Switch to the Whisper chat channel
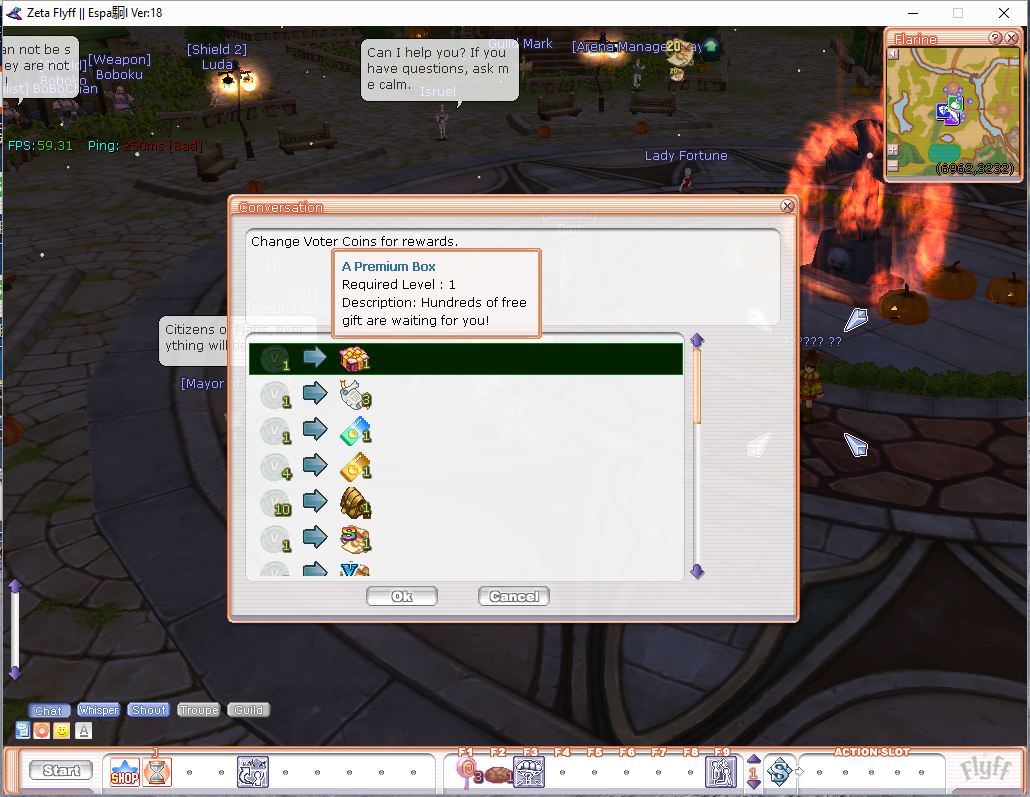This screenshot has width=1030, height=797. point(98,710)
